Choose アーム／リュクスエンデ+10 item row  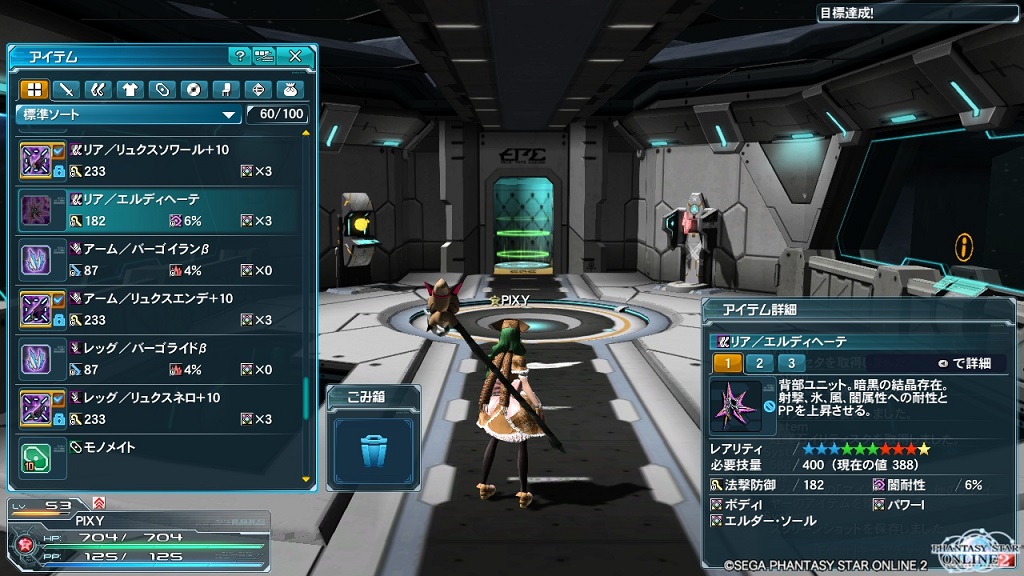[x=160, y=309]
